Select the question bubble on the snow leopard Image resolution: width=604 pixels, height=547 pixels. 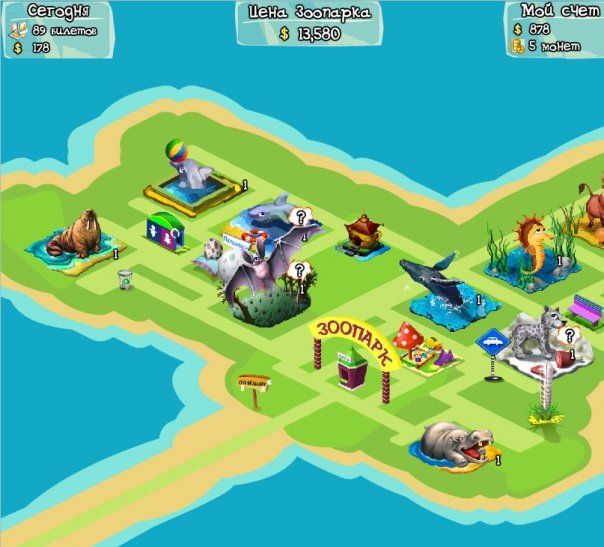(x=570, y=336)
